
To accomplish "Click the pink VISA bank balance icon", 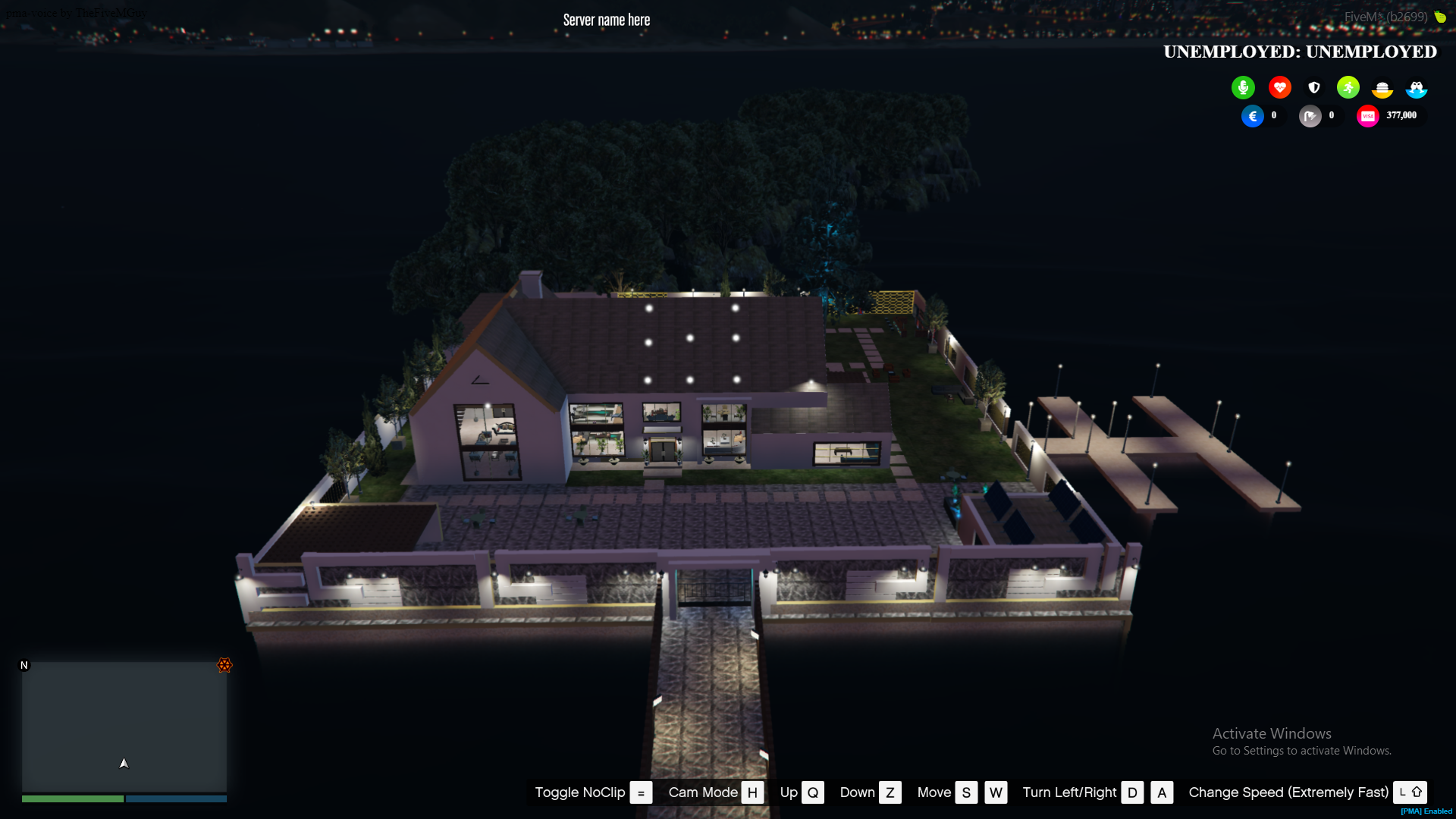I will 1367,115.
